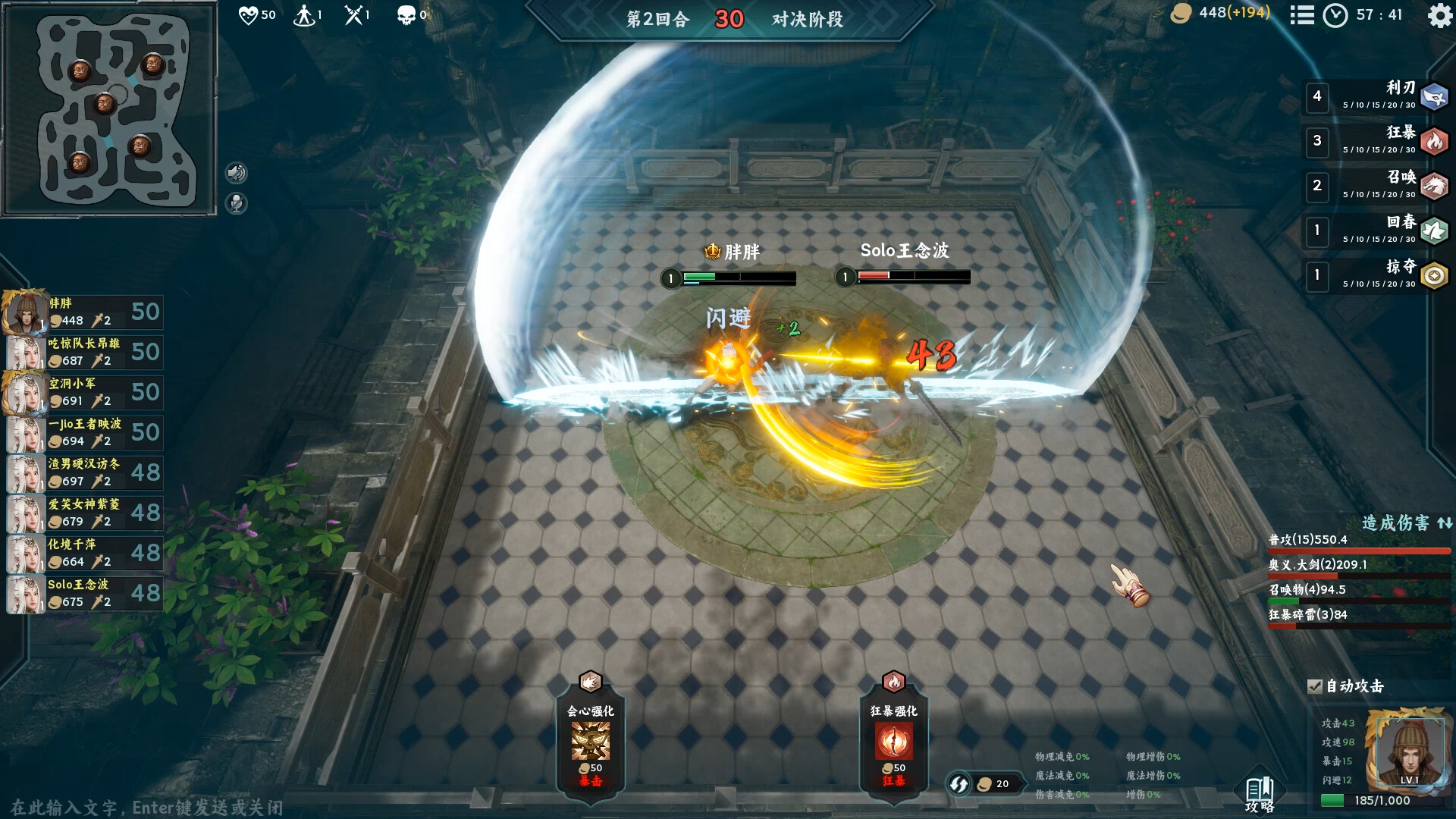1456x819 pixels.
Task: Click the 召唤 summon skill icon
Action: tap(1433, 186)
